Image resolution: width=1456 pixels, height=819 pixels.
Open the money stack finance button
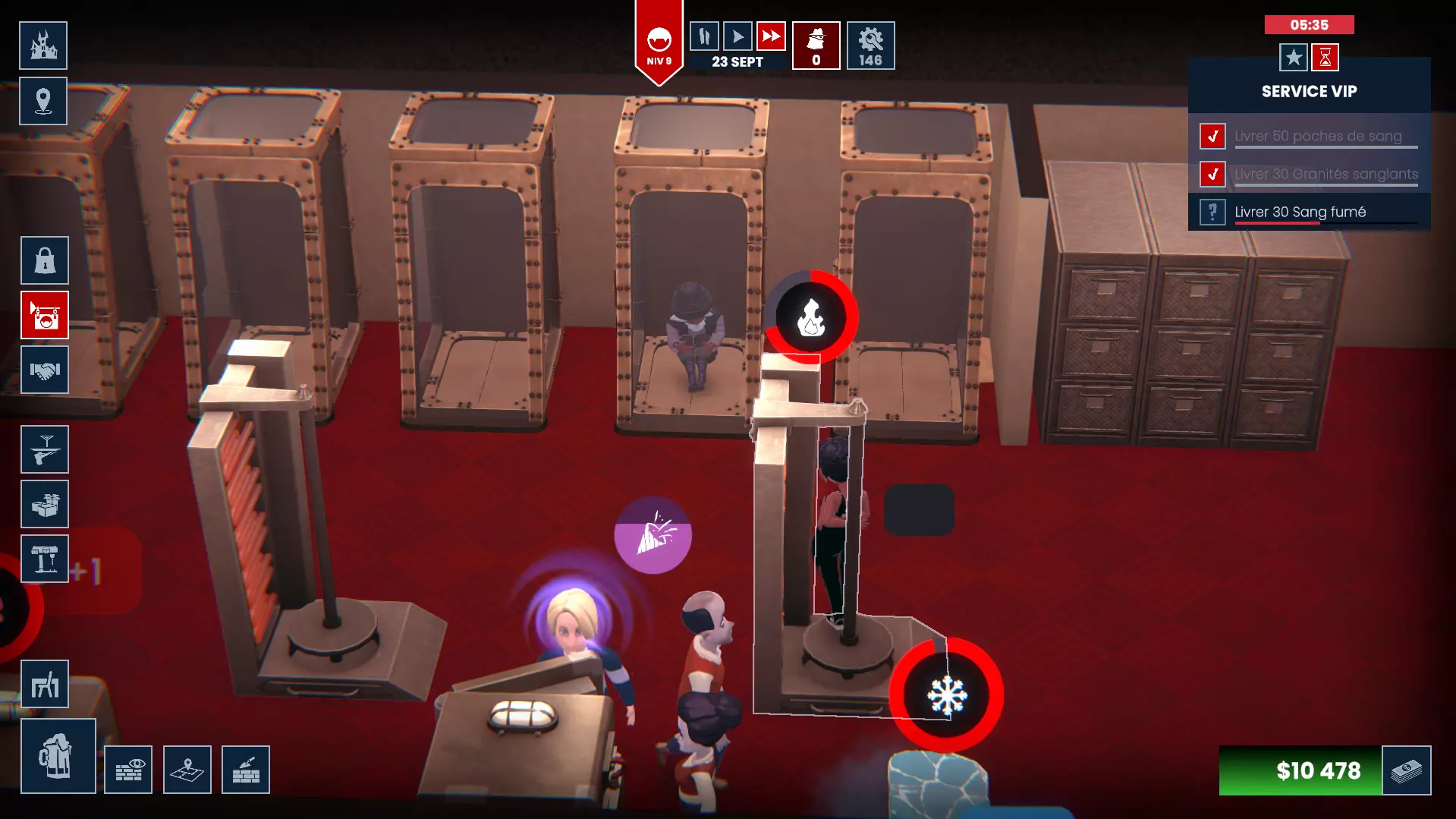(x=1407, y=770)
